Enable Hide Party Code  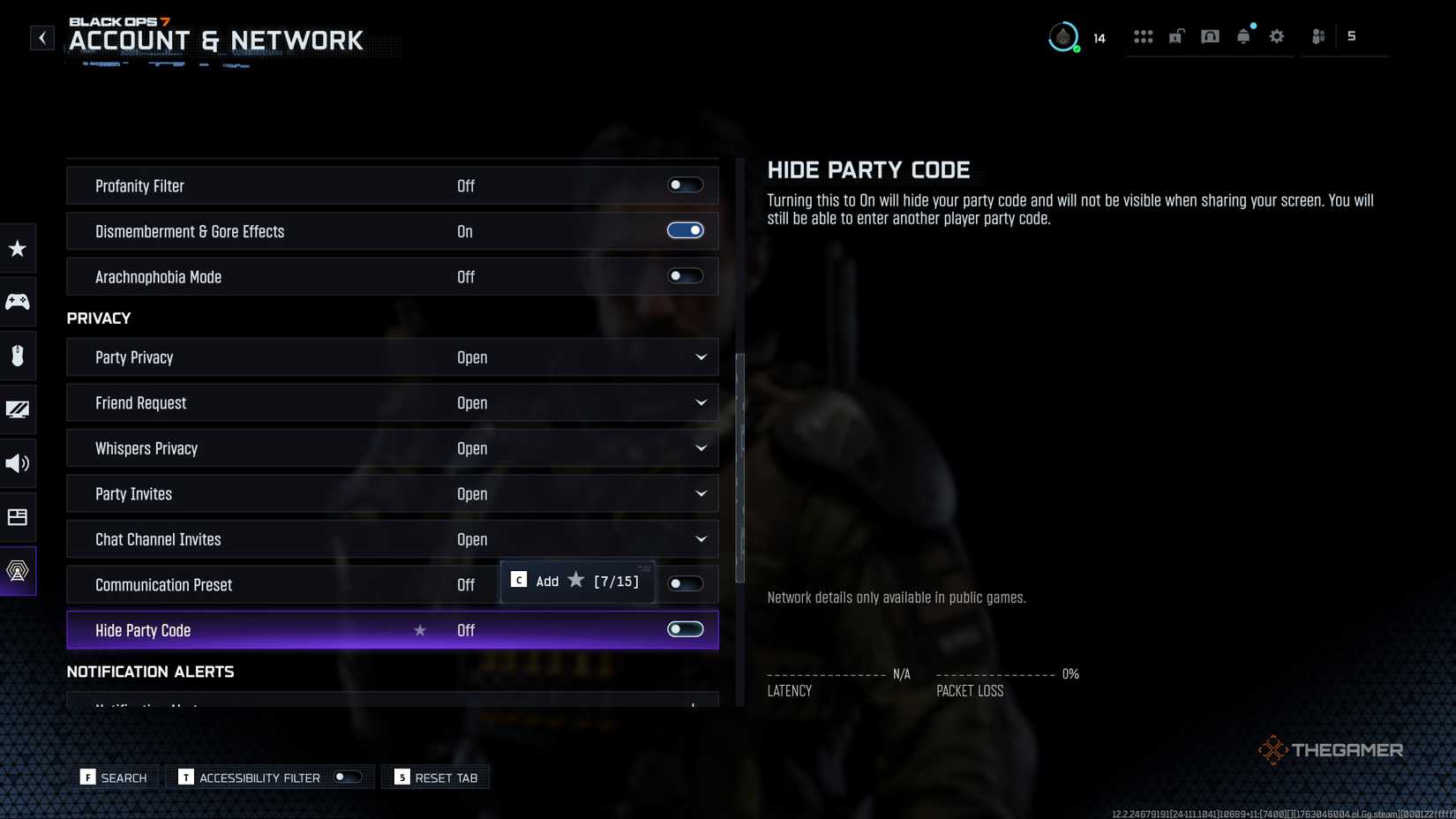(685, 629)
